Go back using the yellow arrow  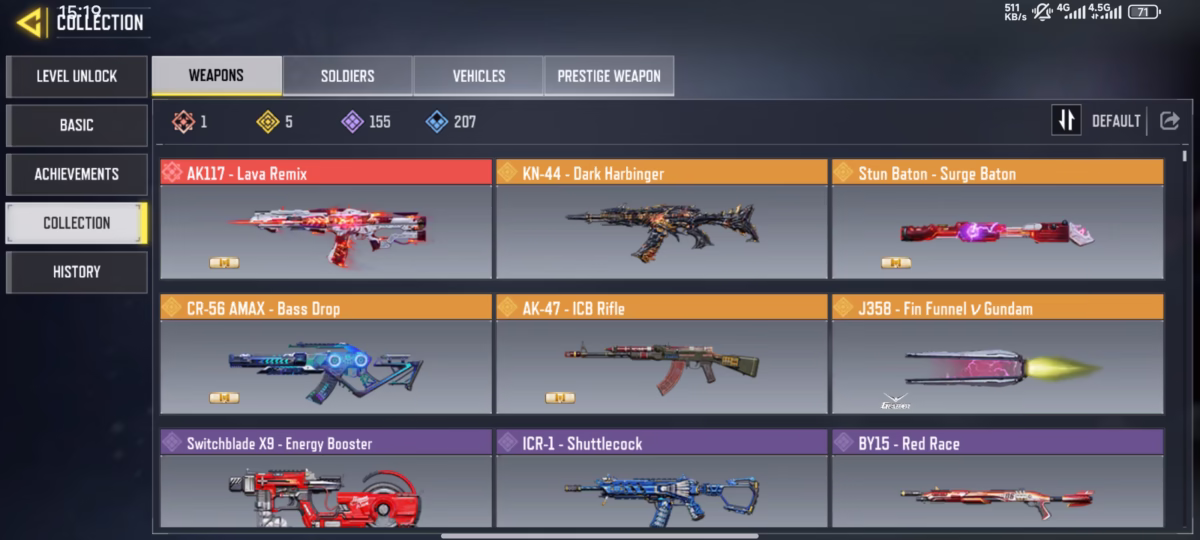29,22
